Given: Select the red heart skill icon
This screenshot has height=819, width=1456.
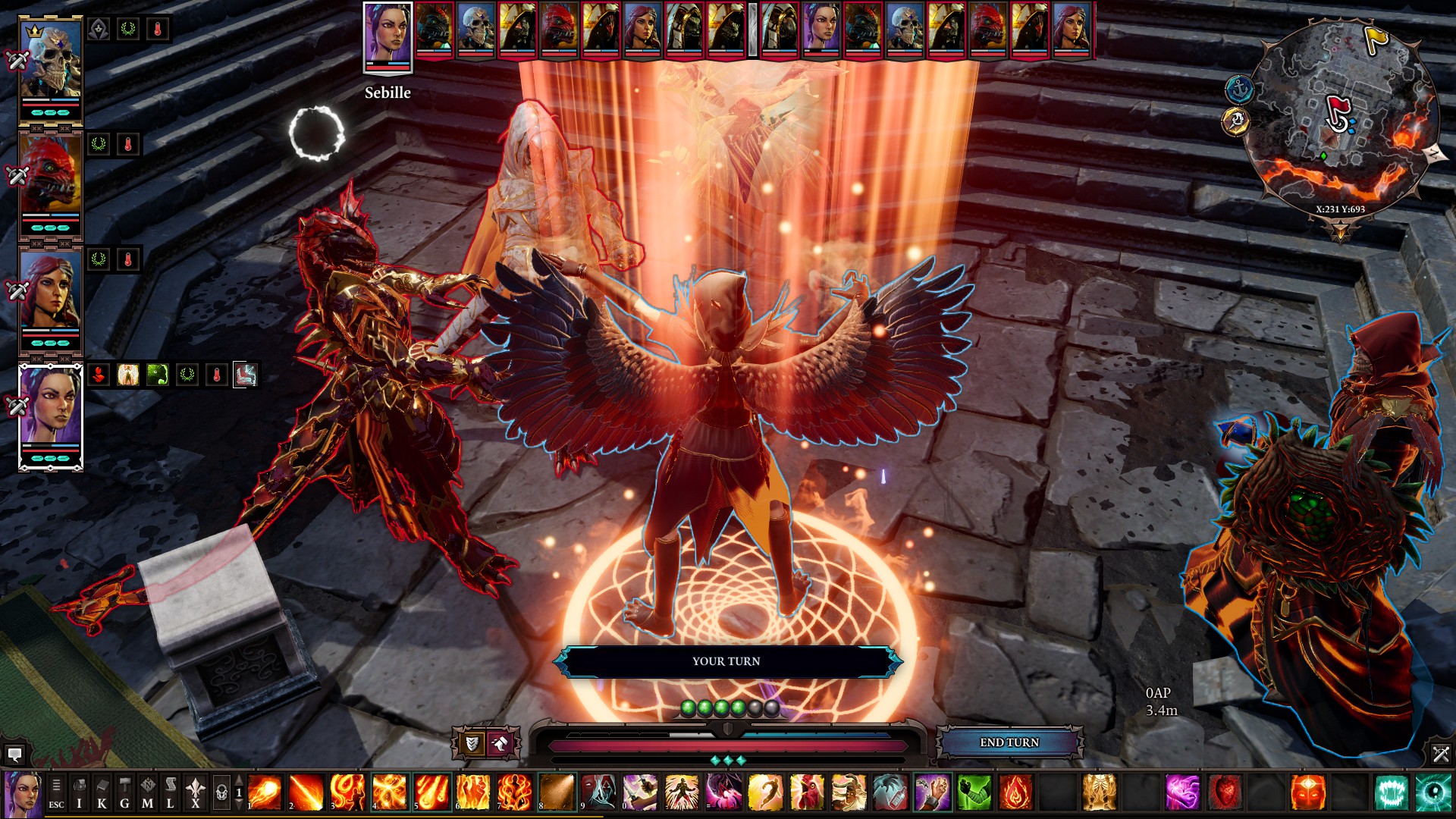Looking at the screenshot, I should tap(1224, 792).
